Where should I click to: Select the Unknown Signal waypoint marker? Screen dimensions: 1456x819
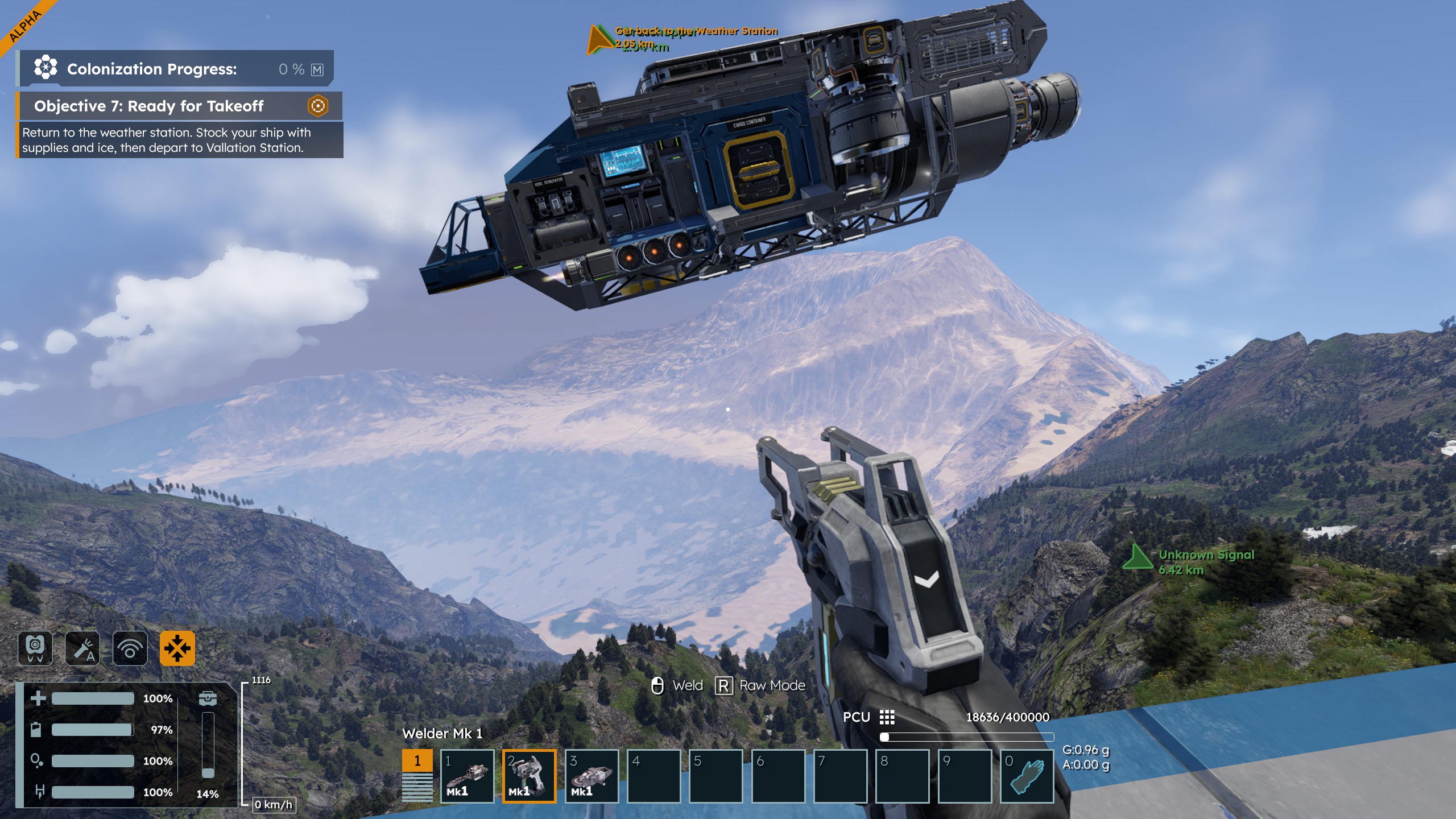[x=1137, y=557]
